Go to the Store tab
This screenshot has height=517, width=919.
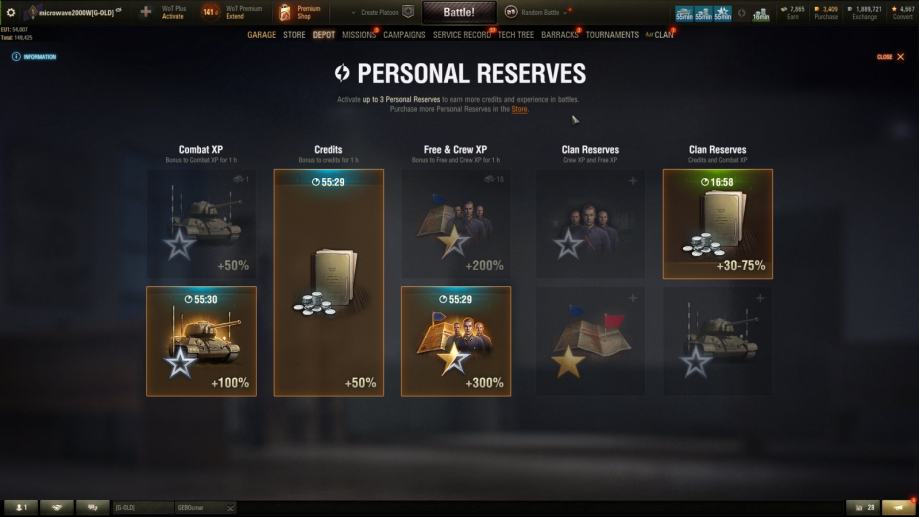click(x=294, y=35)
